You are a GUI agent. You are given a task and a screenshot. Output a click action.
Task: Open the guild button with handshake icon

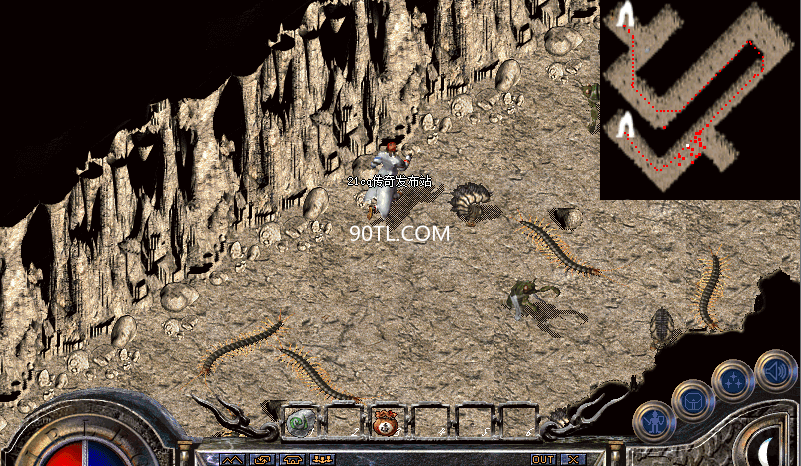[293, 459]
